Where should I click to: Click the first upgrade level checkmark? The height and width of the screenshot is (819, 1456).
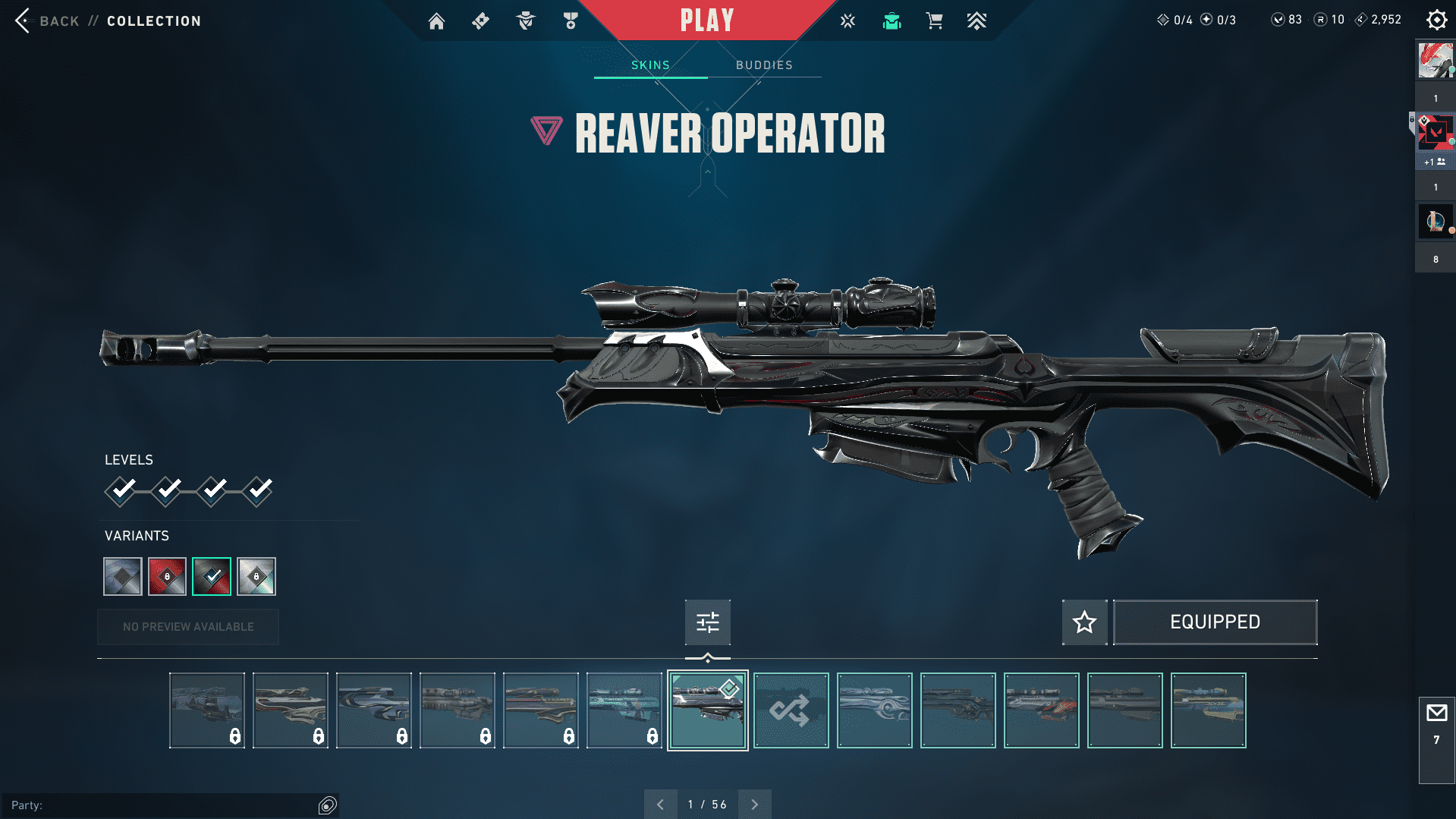click(x=121, y=490)
